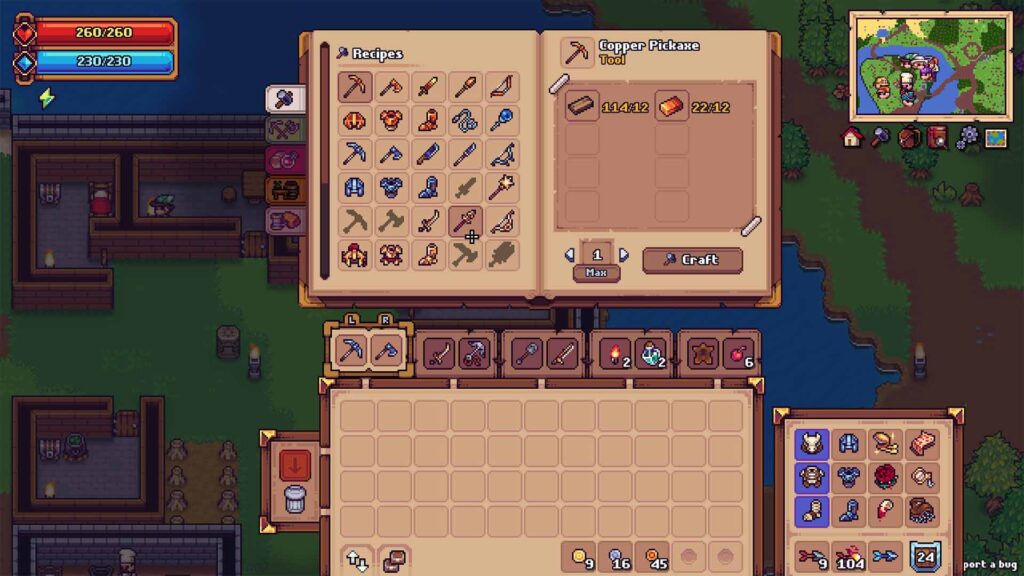This screenshot has height=576, width=1024.
Task: Sort the inventory with the arrows button
Action: point(357,558)
